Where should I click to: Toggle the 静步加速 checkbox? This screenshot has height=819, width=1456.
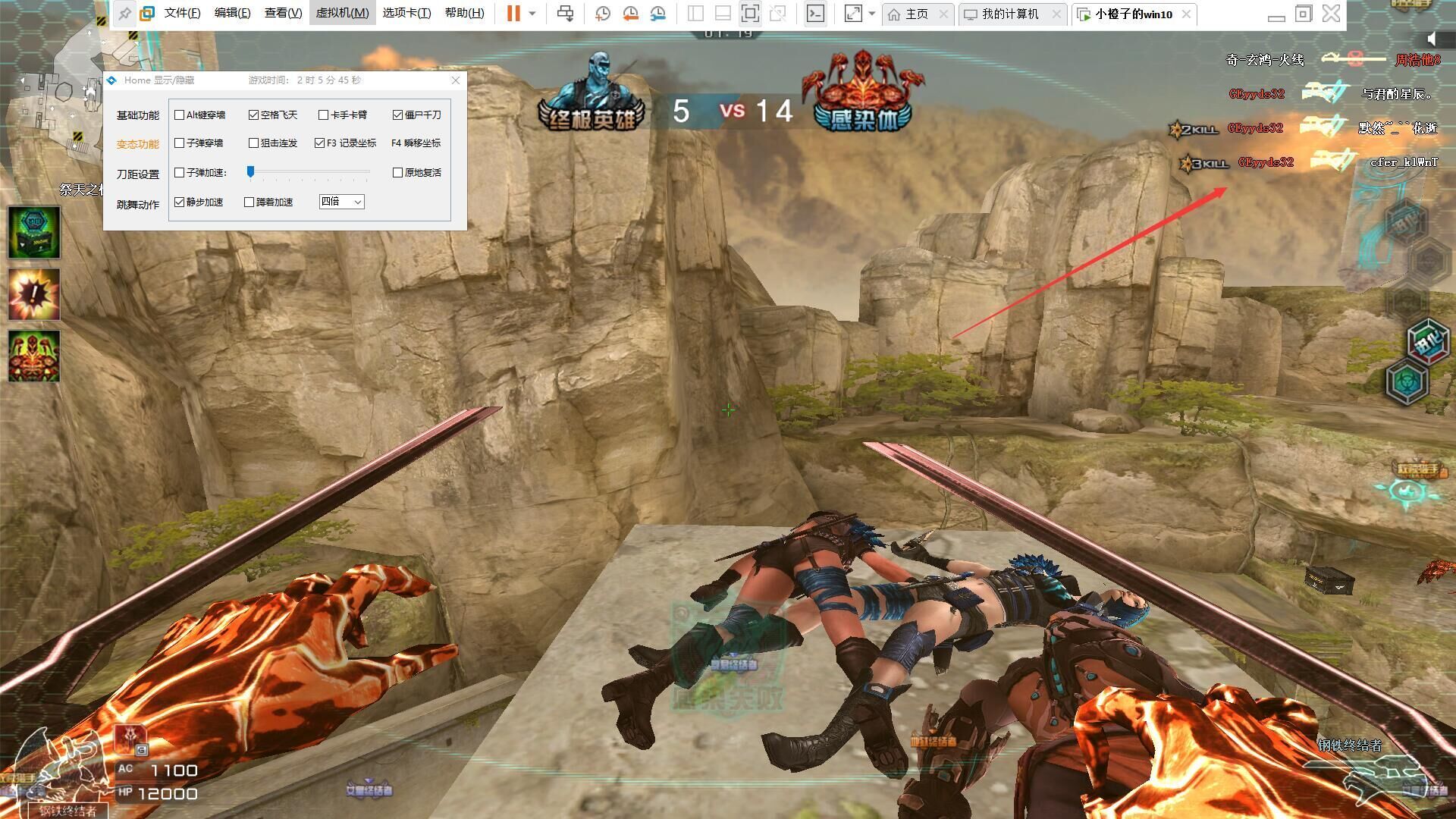tap(180, 202)
